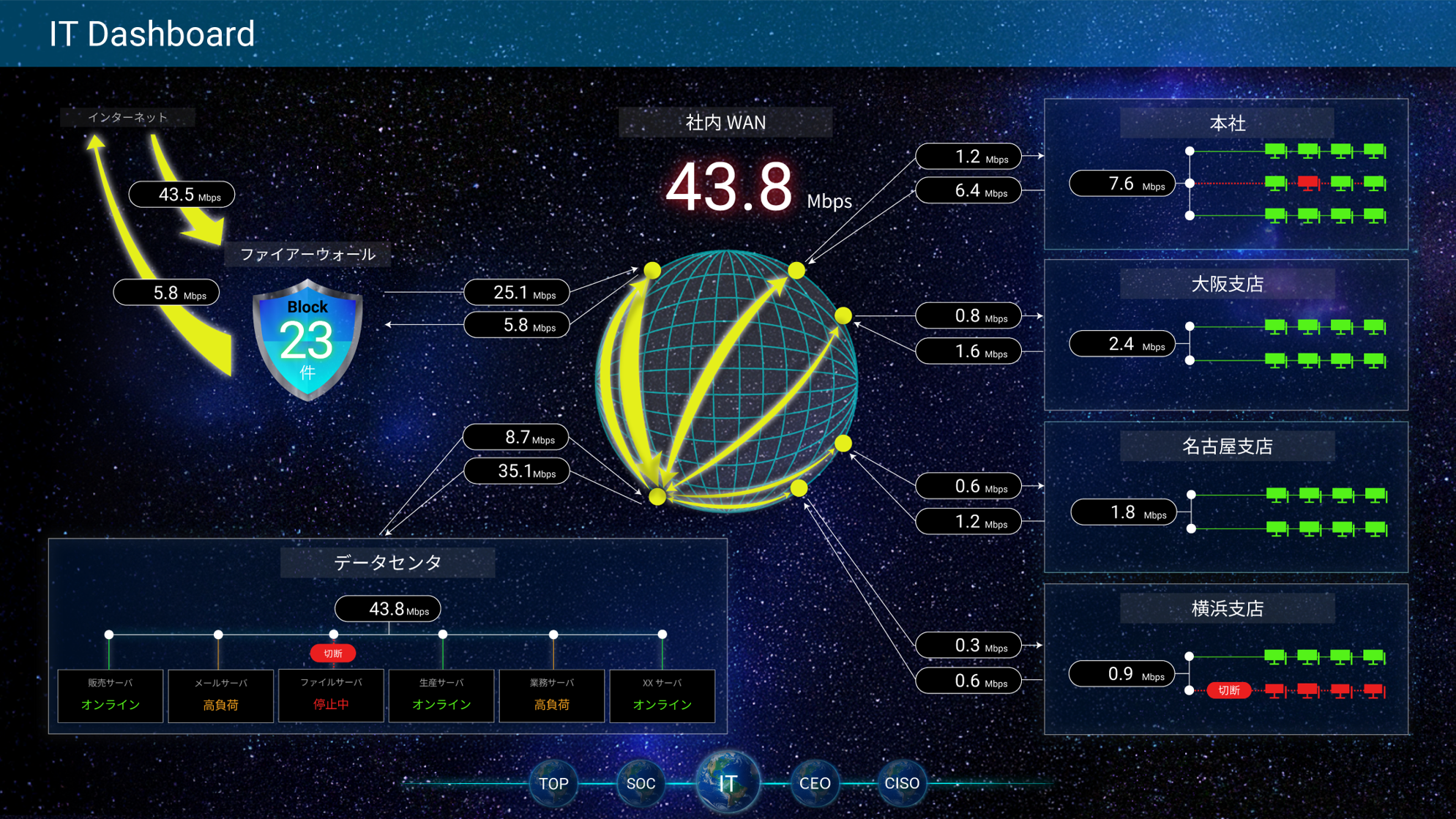Open the SOC dashboard view

pyautogui.click(x=641, y=783)
